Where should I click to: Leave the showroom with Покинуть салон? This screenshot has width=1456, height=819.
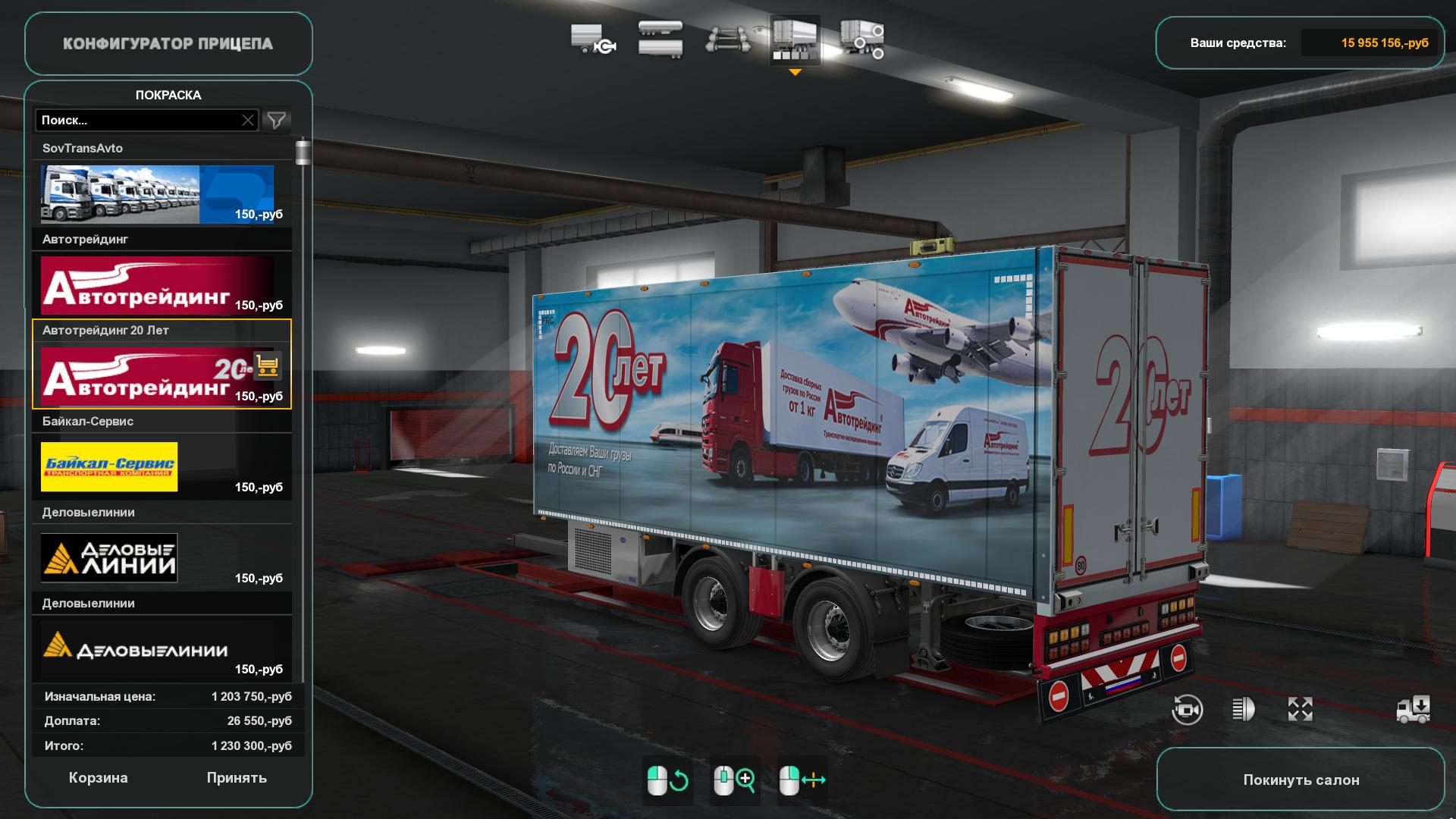click(1301, 780)
